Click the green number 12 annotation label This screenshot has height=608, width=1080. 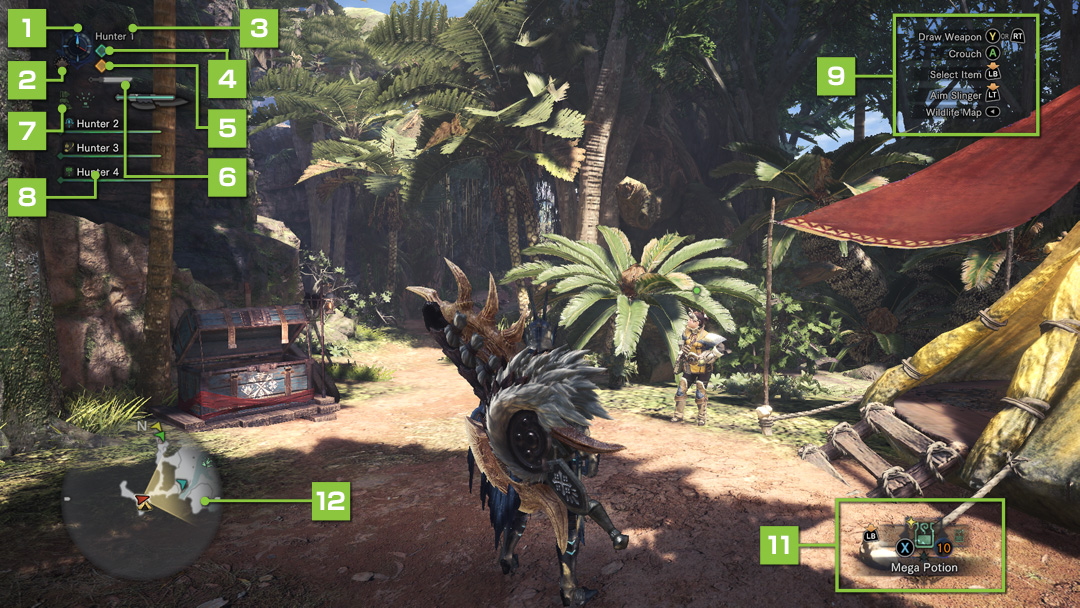328,499
